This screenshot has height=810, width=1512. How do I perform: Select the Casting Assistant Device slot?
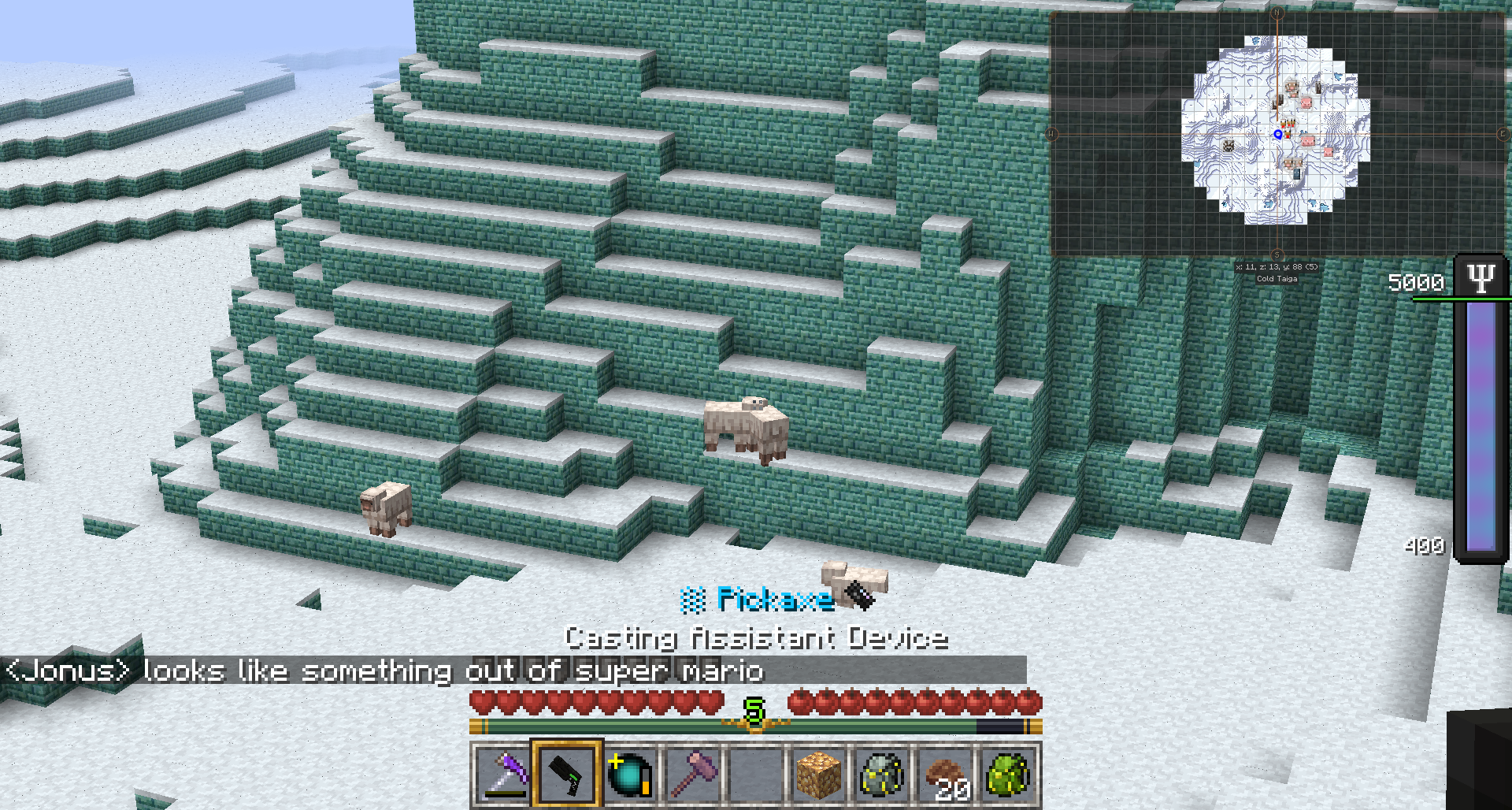click(567, 775)
